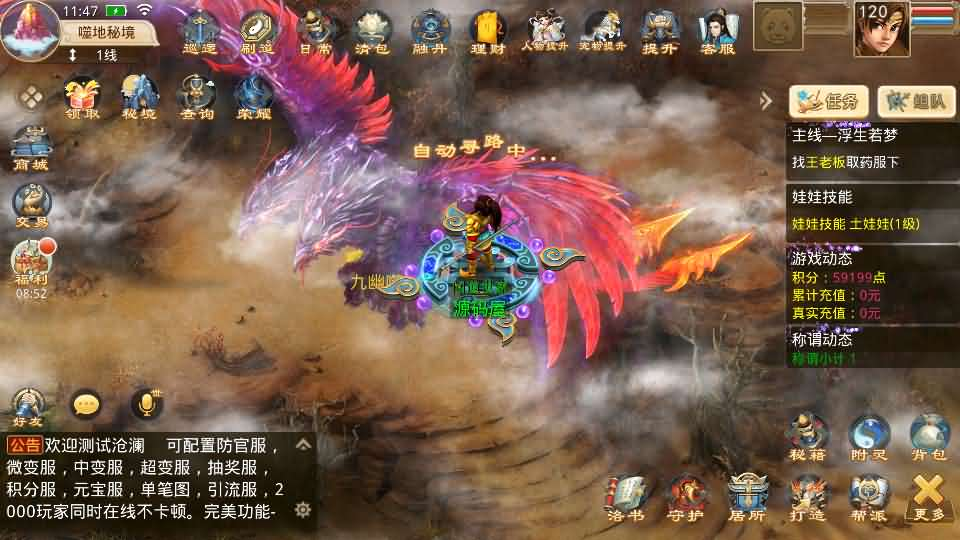The image size is (960, 540).
Task: Activate the microphone voice chat button
Action: pyautogui.click(x=147, y=404)
